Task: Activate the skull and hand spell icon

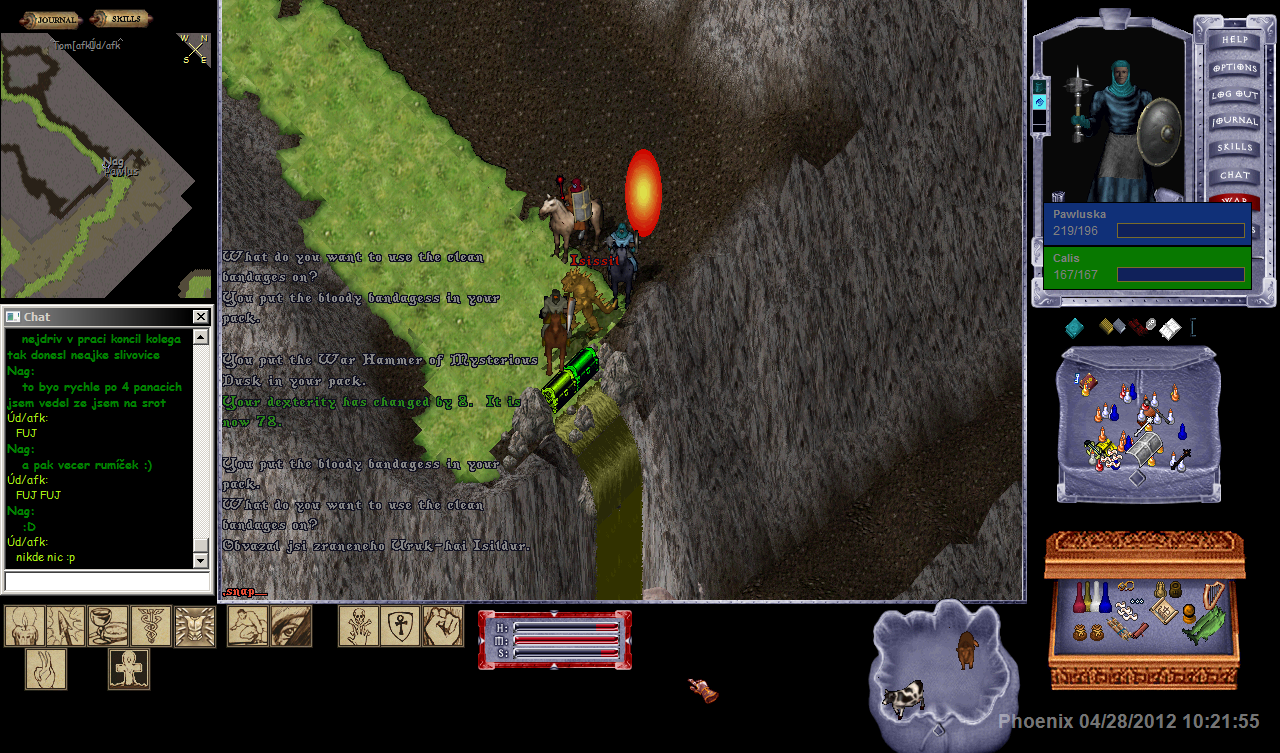Action: [358, 626]
